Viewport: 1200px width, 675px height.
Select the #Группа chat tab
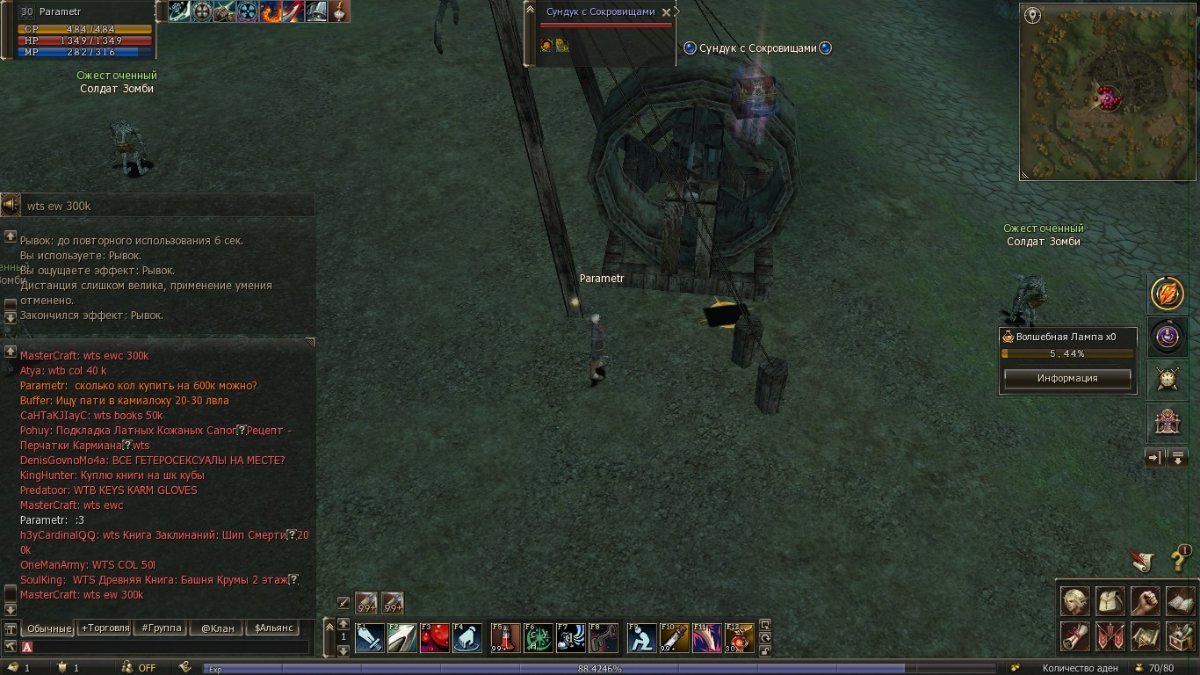(x=161, y=628)
